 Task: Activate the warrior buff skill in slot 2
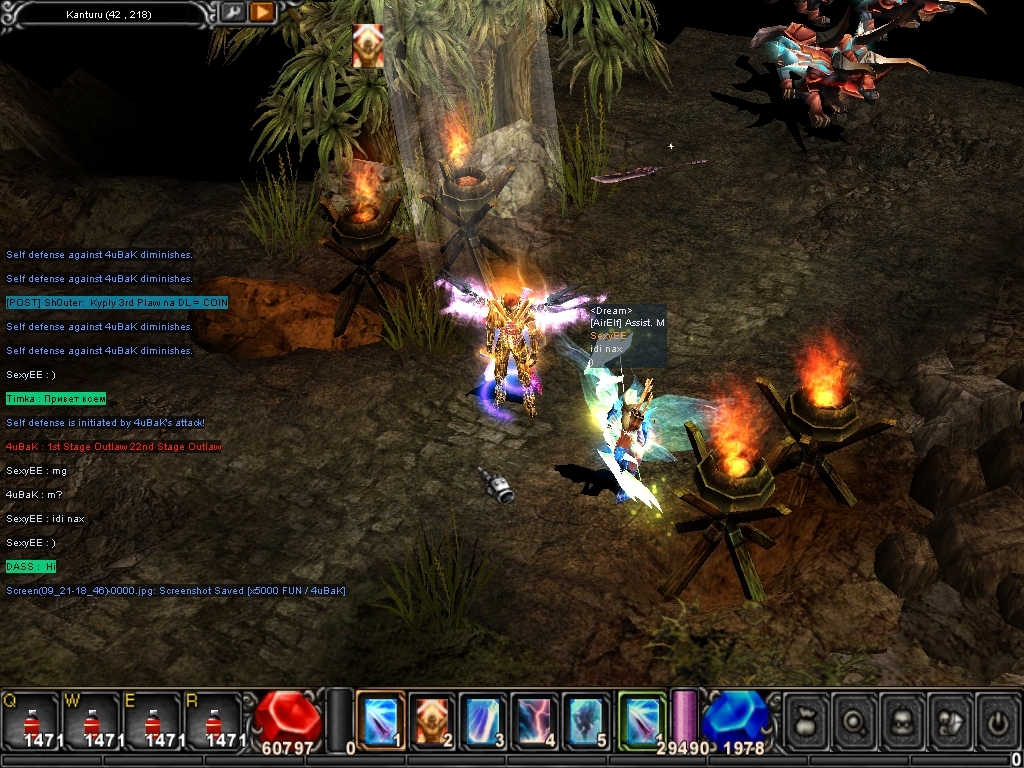[432, 720]
